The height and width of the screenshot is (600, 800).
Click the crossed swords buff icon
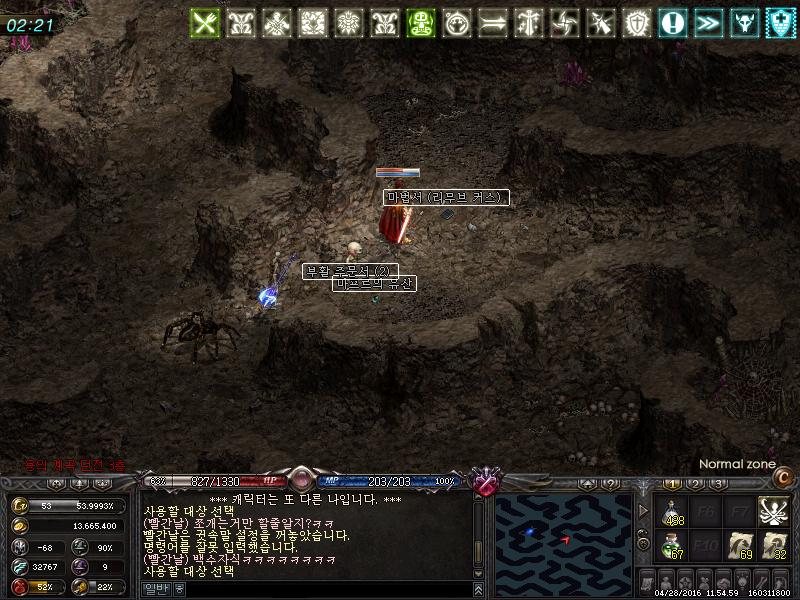point(205,23)
